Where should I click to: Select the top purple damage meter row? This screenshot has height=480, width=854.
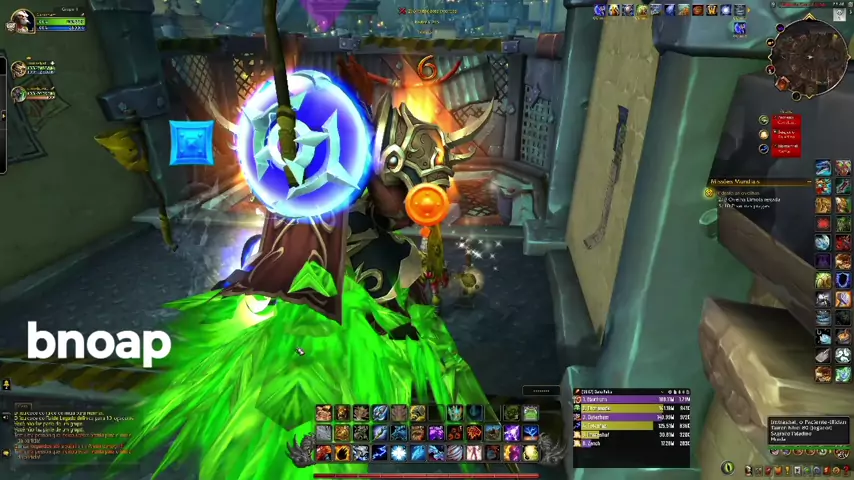tap(630, 400)
